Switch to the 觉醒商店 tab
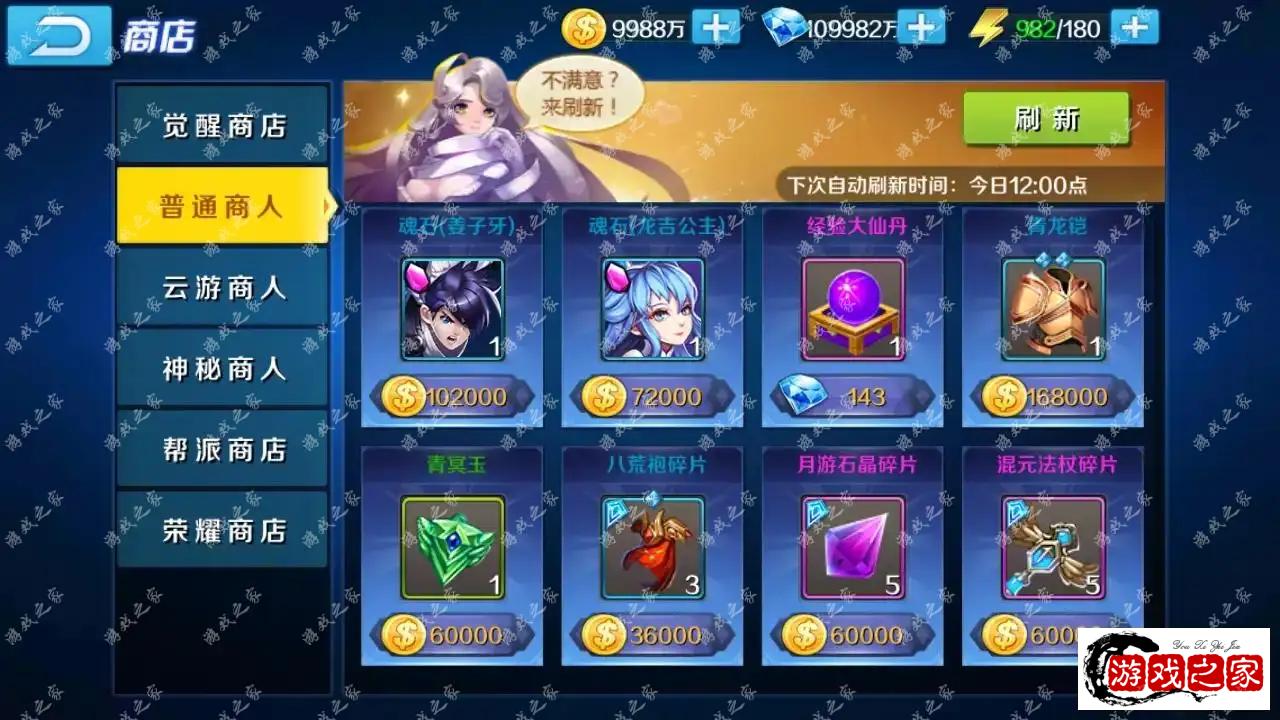Screen dimensions: 1280x720 coord(223,126)
